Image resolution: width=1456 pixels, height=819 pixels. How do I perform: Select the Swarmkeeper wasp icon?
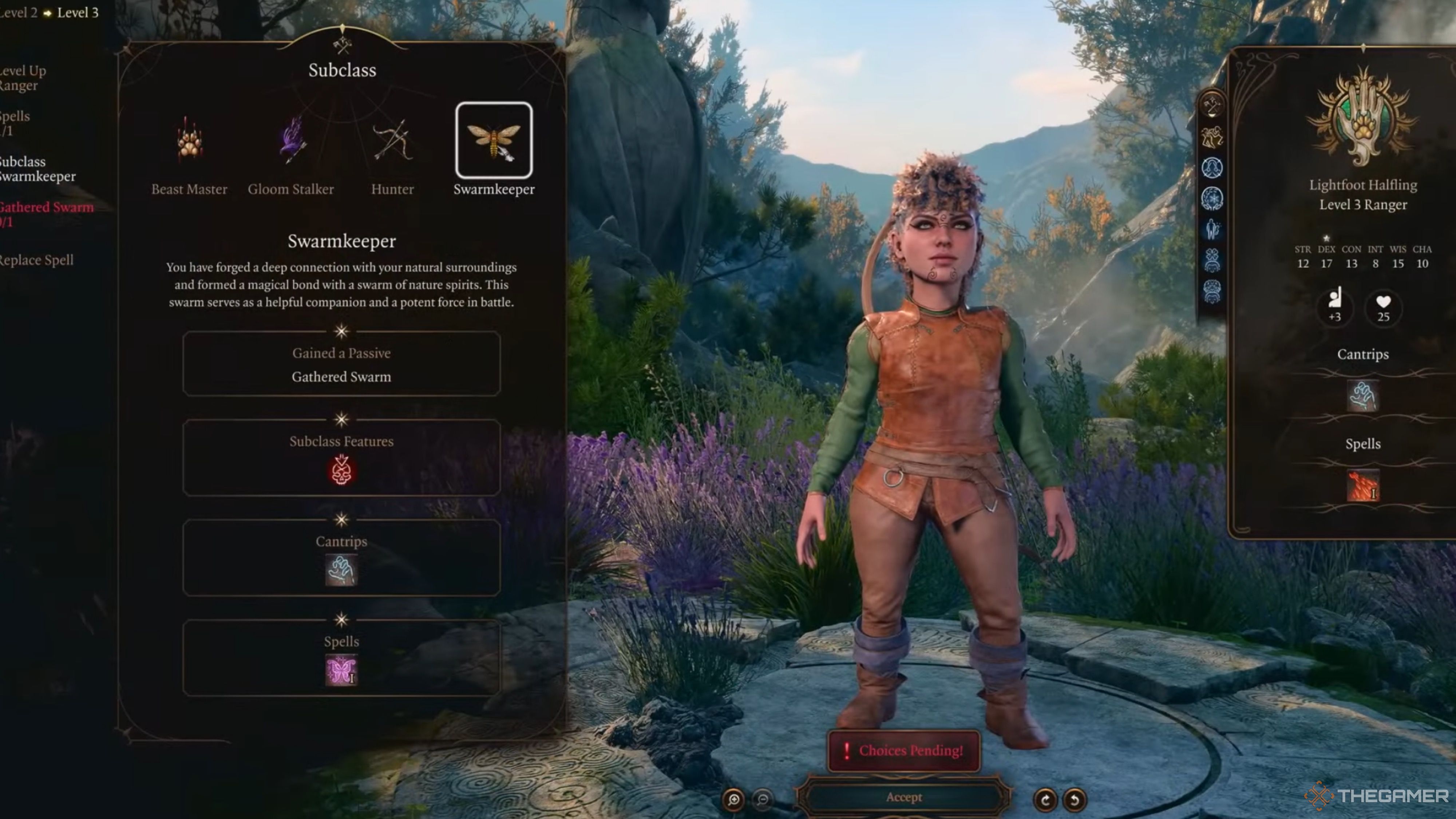(x=494, y=140)
